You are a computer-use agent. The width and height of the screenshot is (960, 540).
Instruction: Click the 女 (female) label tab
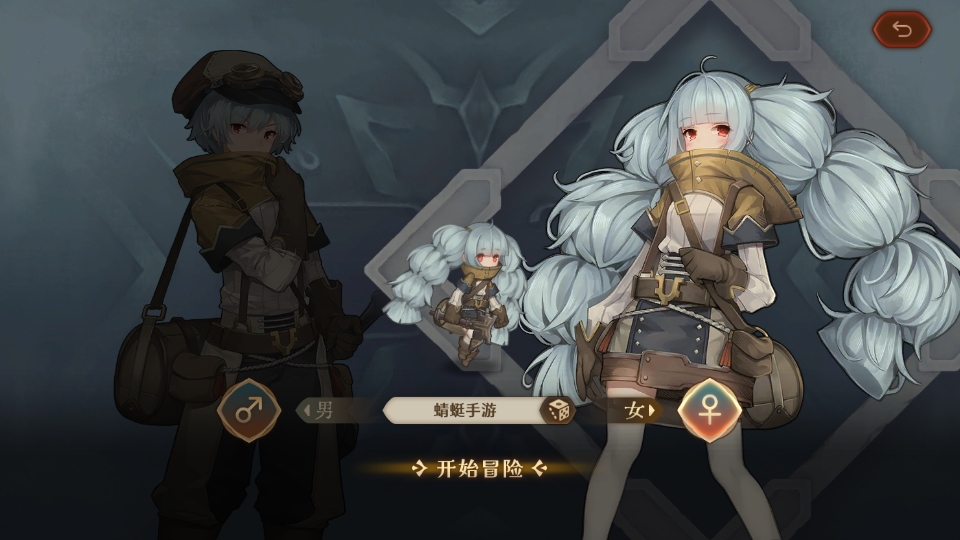click(636, 410)
